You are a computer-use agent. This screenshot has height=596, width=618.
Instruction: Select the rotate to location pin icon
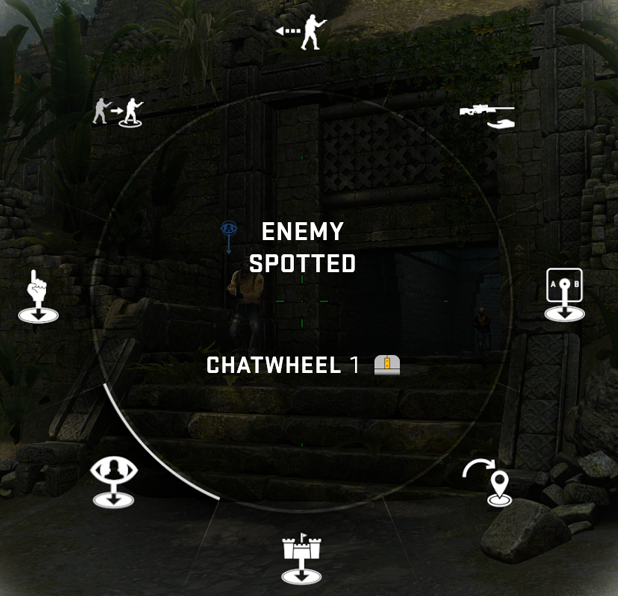pyautogui.click(x=489, y=482)
